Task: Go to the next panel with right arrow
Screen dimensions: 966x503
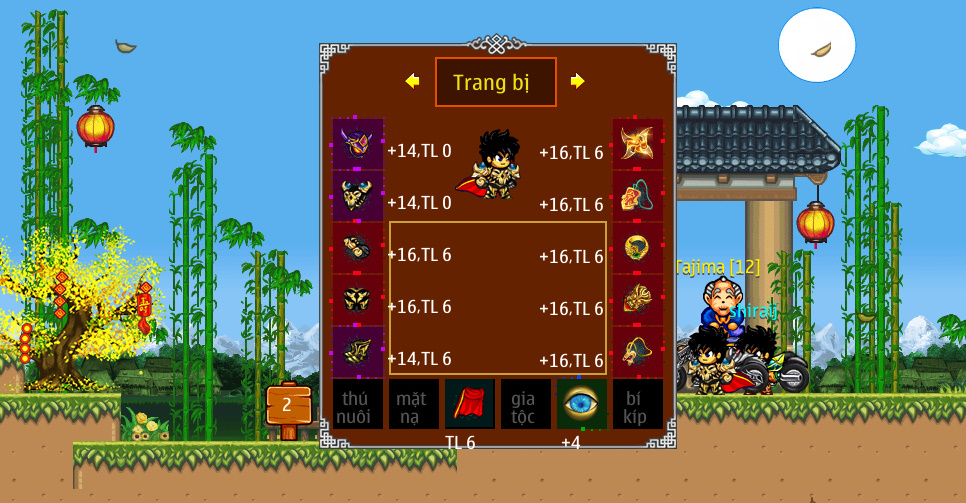Action: (x=577, y=81)
